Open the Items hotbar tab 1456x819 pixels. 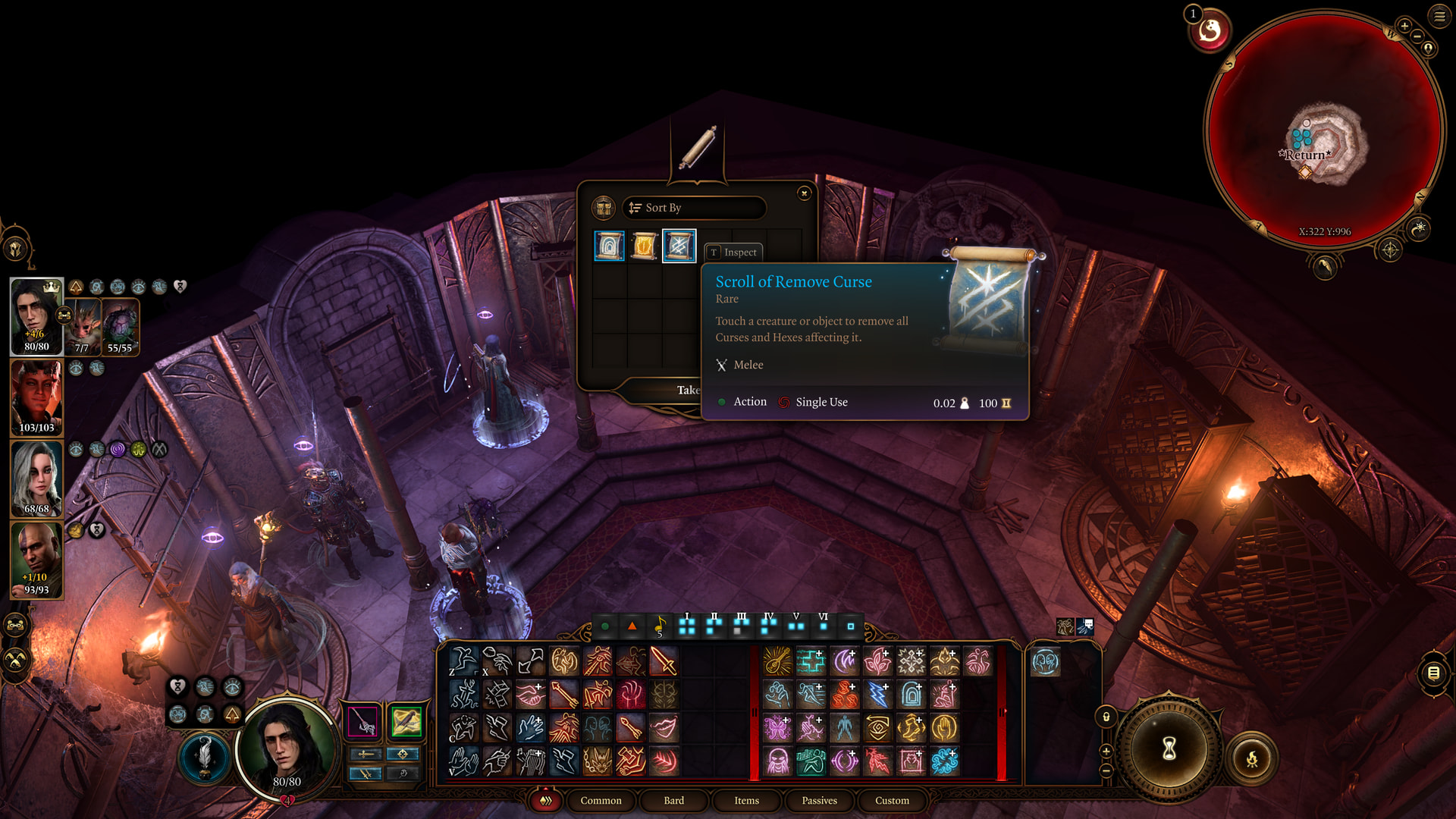(746, 800)
